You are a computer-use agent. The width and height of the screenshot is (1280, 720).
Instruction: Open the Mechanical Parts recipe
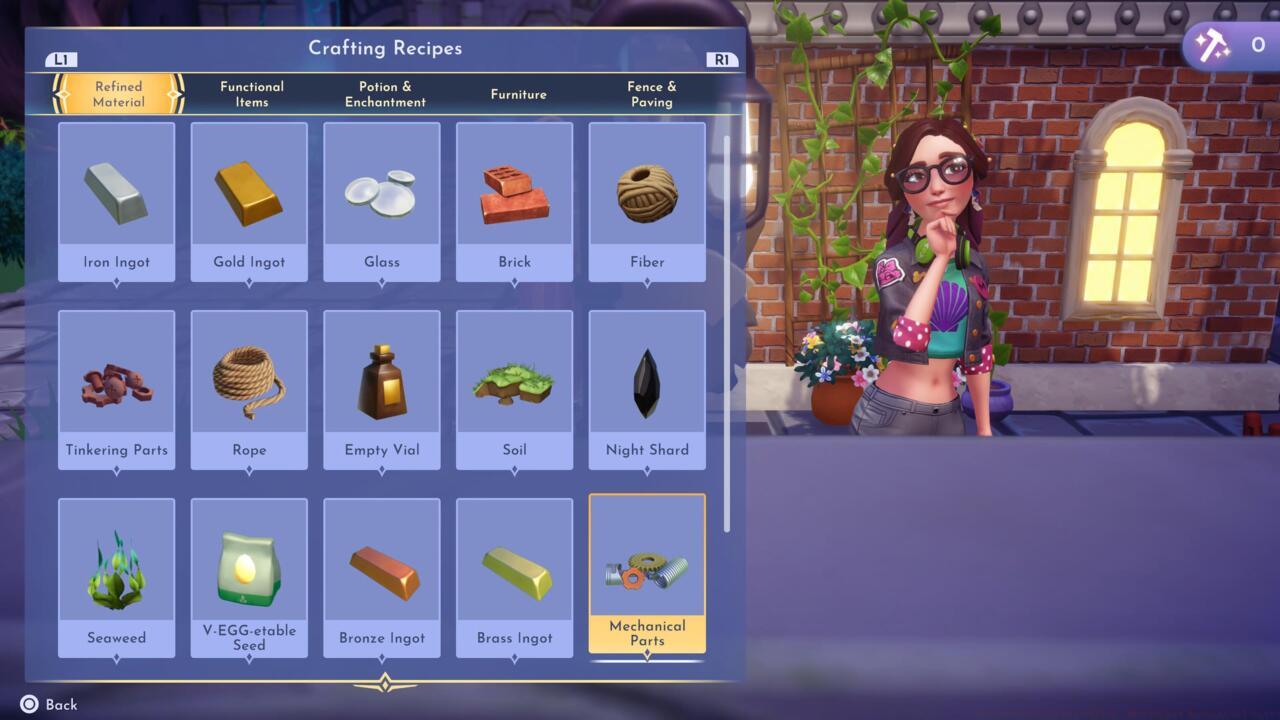pos(647,575)
